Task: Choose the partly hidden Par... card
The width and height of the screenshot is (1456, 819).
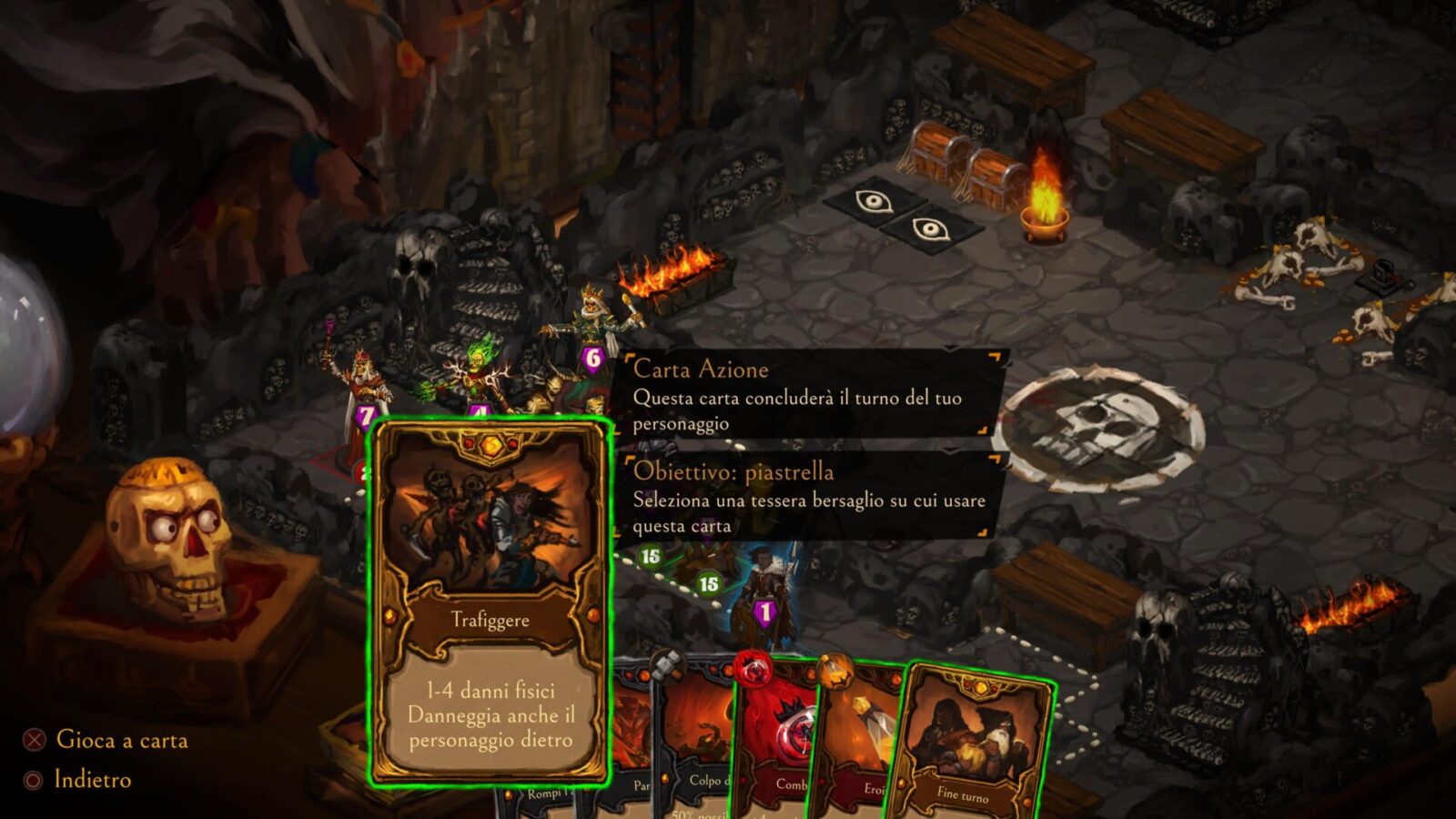Action: tap(633, 746)
